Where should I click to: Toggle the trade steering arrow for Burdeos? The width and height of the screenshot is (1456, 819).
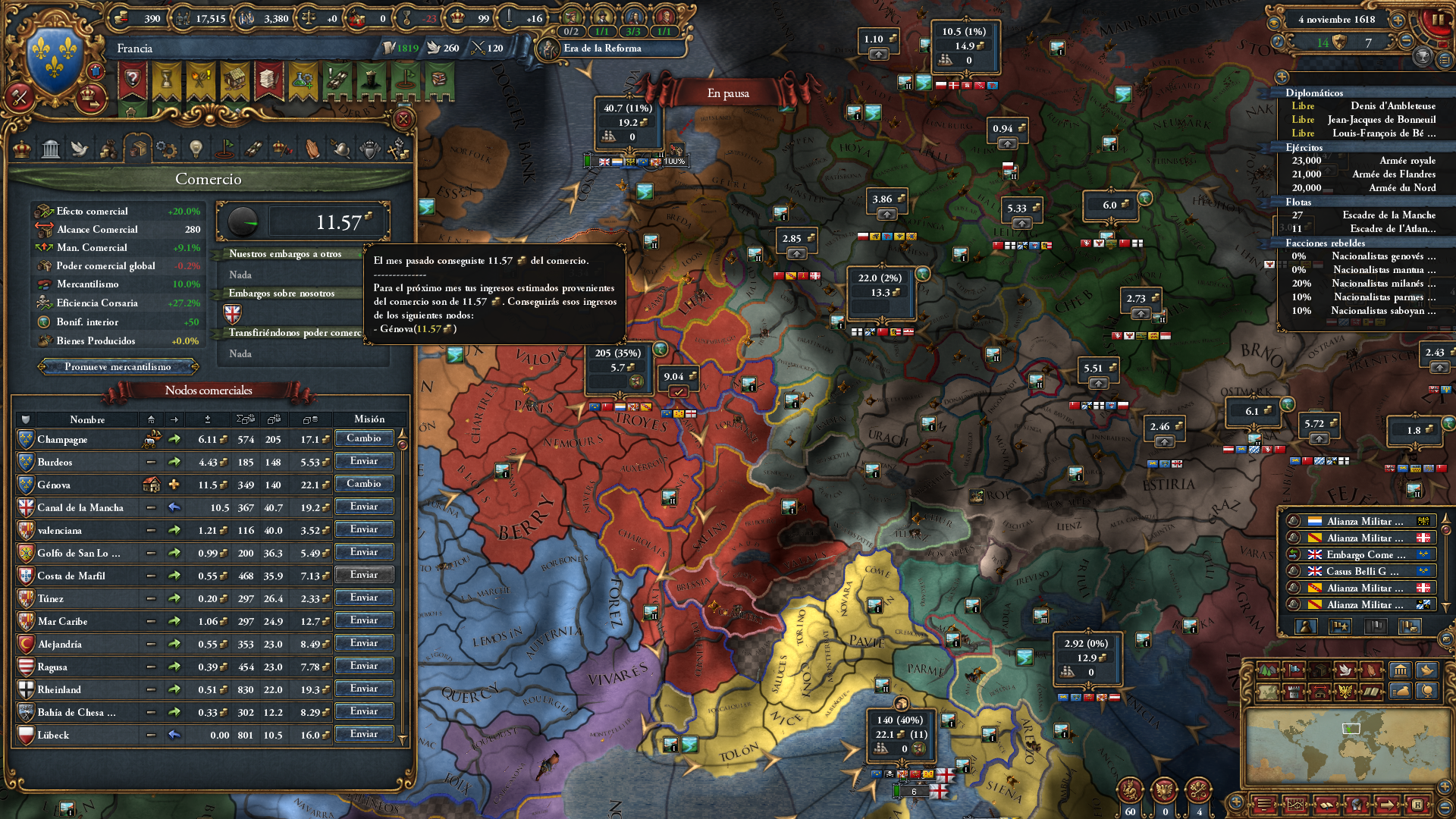tap(176, 461)
